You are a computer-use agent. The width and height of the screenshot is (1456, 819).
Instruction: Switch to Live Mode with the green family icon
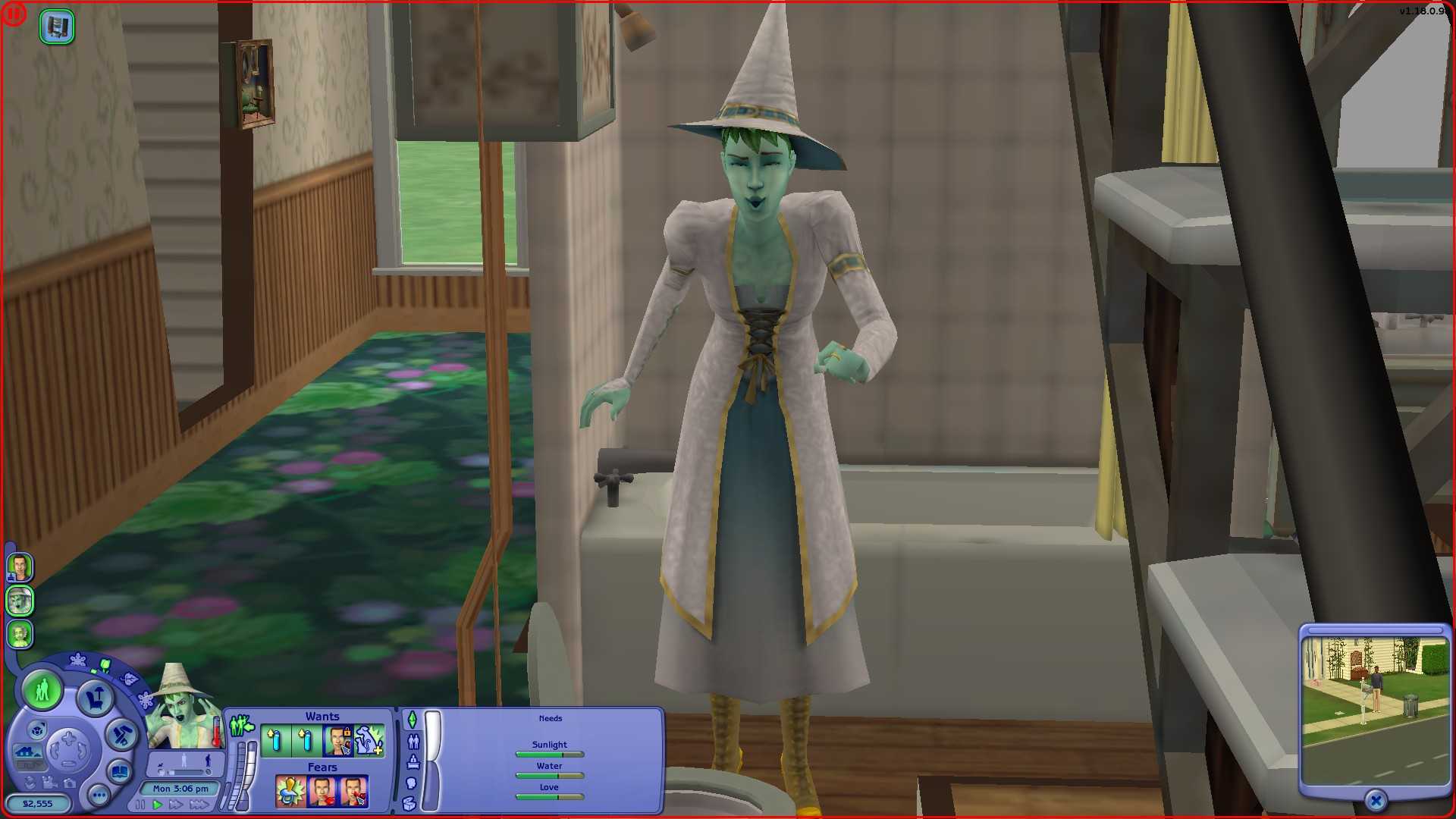tap(42, 692)
